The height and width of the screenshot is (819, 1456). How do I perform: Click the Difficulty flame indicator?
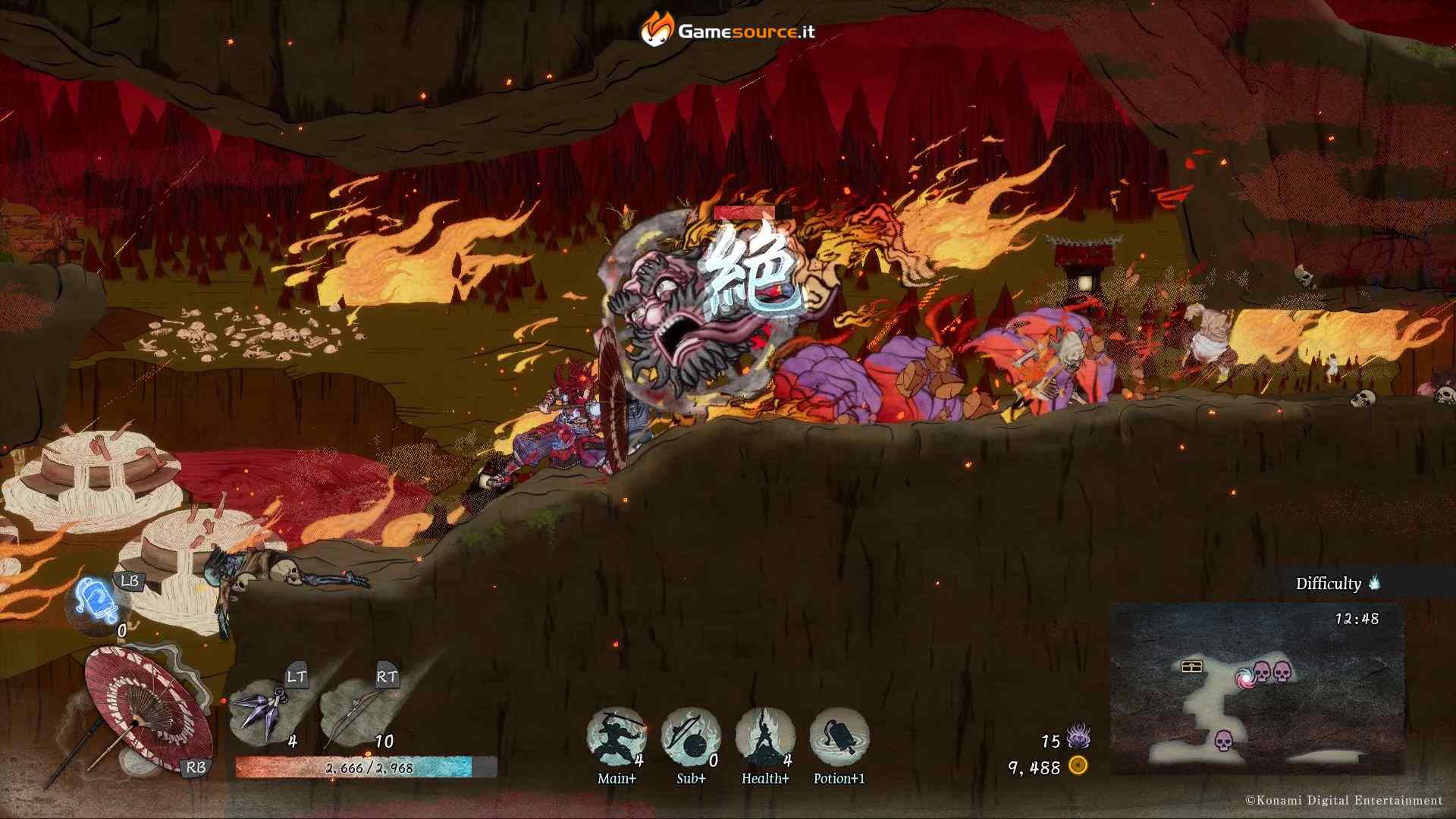(x=1375, y=583)
